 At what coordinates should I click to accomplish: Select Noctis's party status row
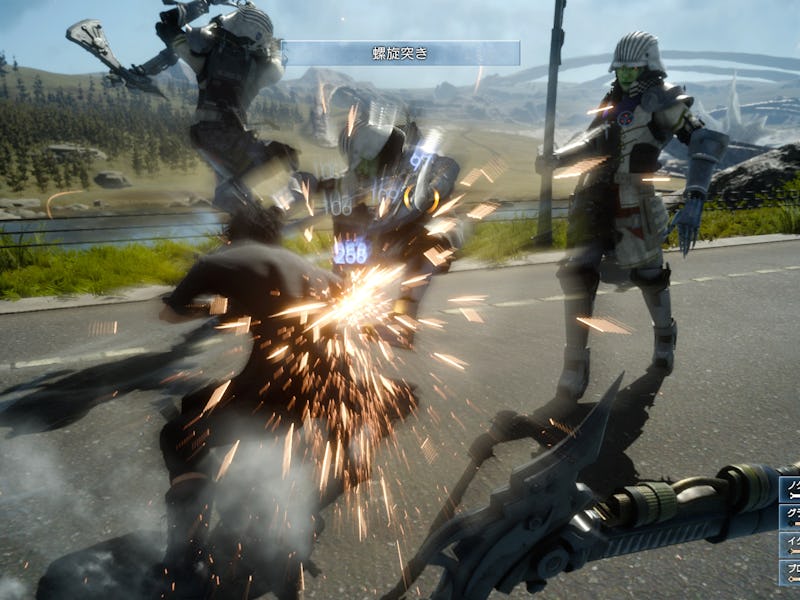(790, 490)
